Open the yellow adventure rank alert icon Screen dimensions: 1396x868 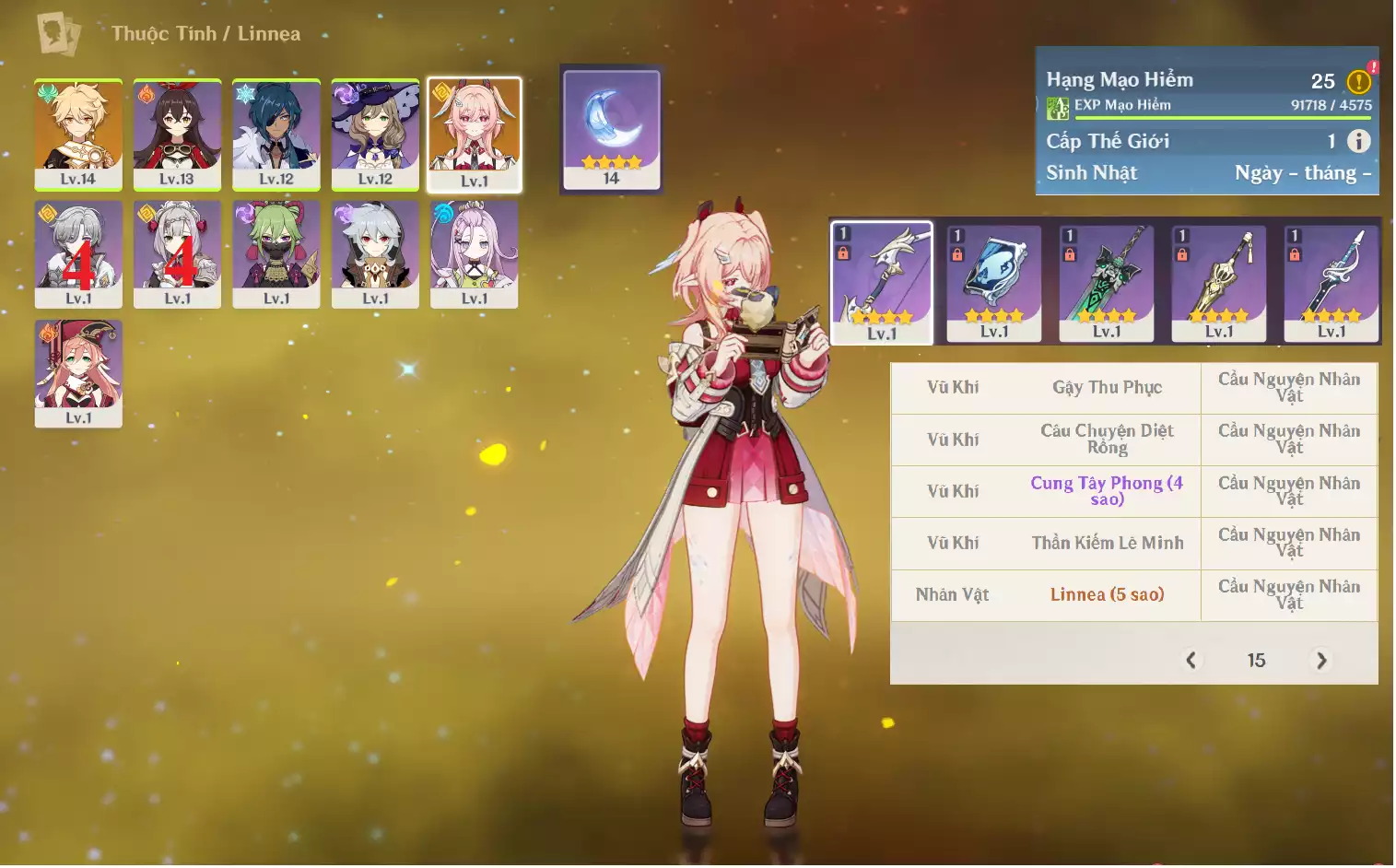(x=1359, y=81)
